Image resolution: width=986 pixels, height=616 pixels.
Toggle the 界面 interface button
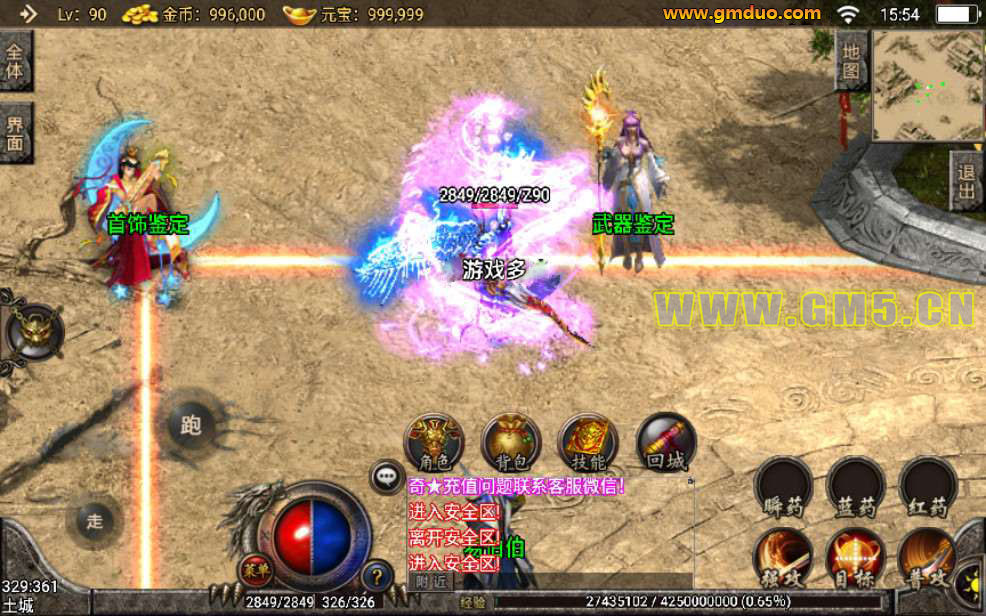[x=15, y=134]
